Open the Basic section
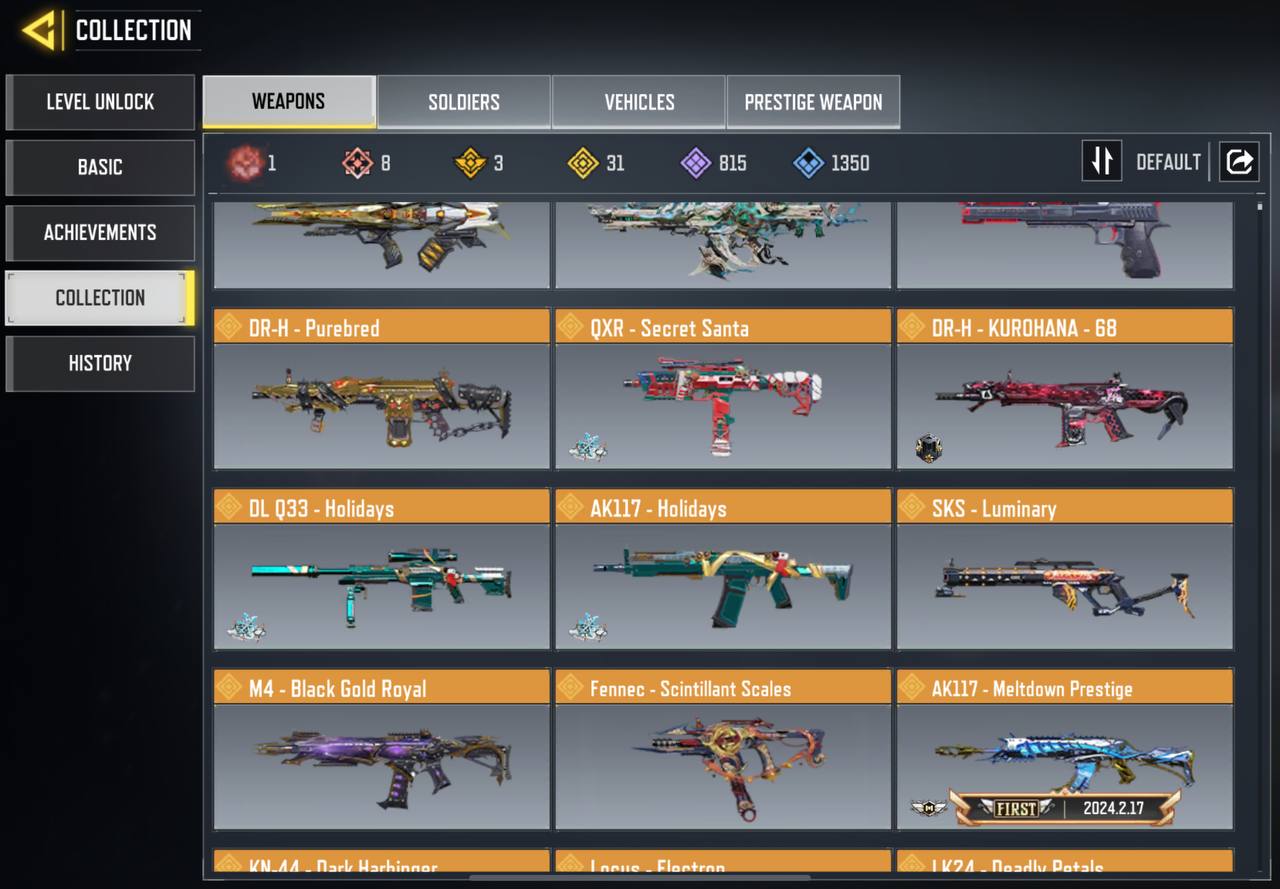This screenshot has height=889, width=1280. 100,167
